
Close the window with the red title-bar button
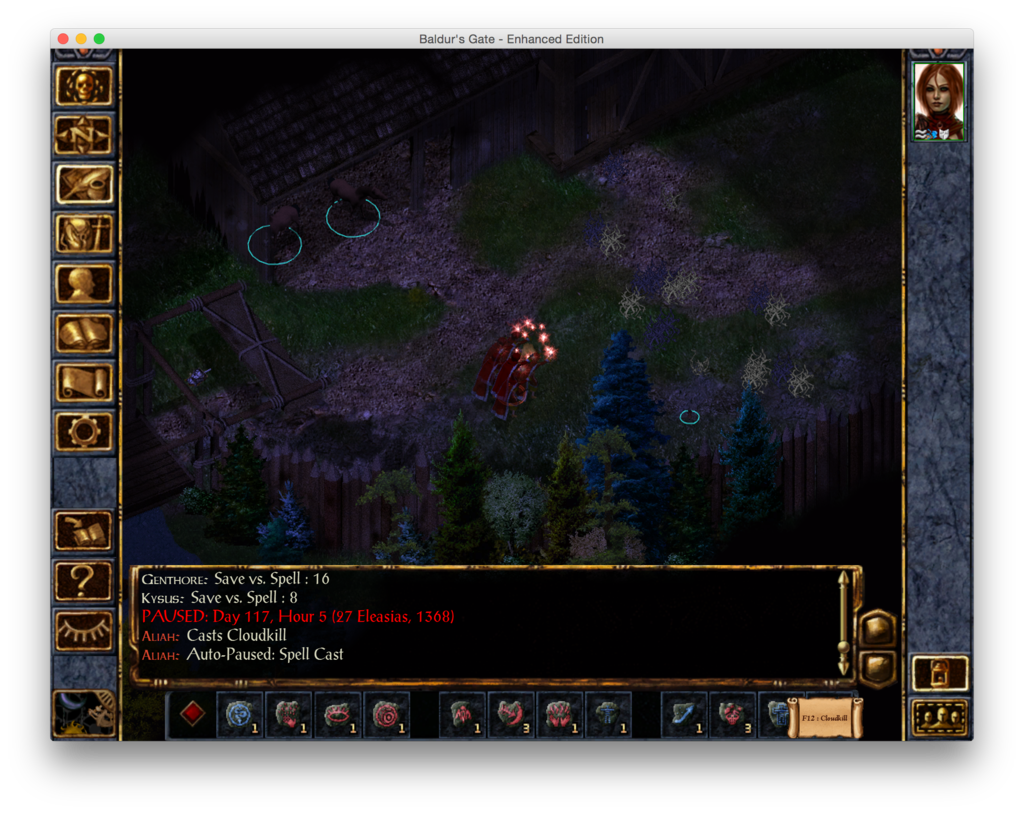point(63,39)
